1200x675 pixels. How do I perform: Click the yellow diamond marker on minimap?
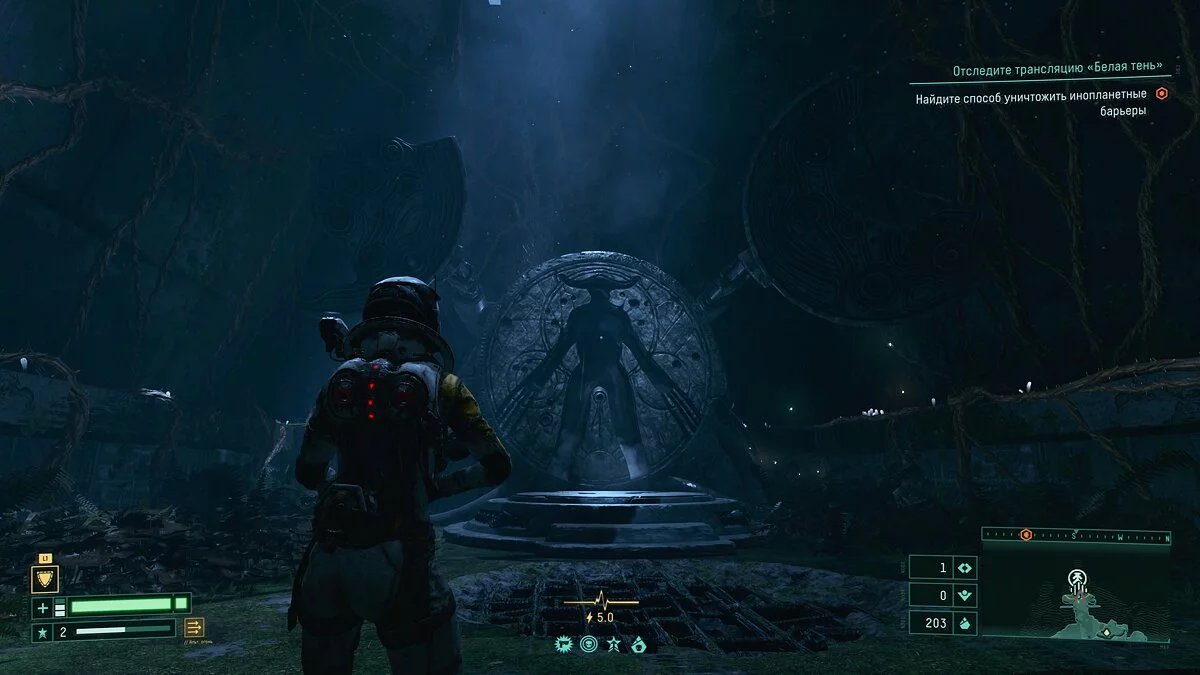[x=1106, y=633]
